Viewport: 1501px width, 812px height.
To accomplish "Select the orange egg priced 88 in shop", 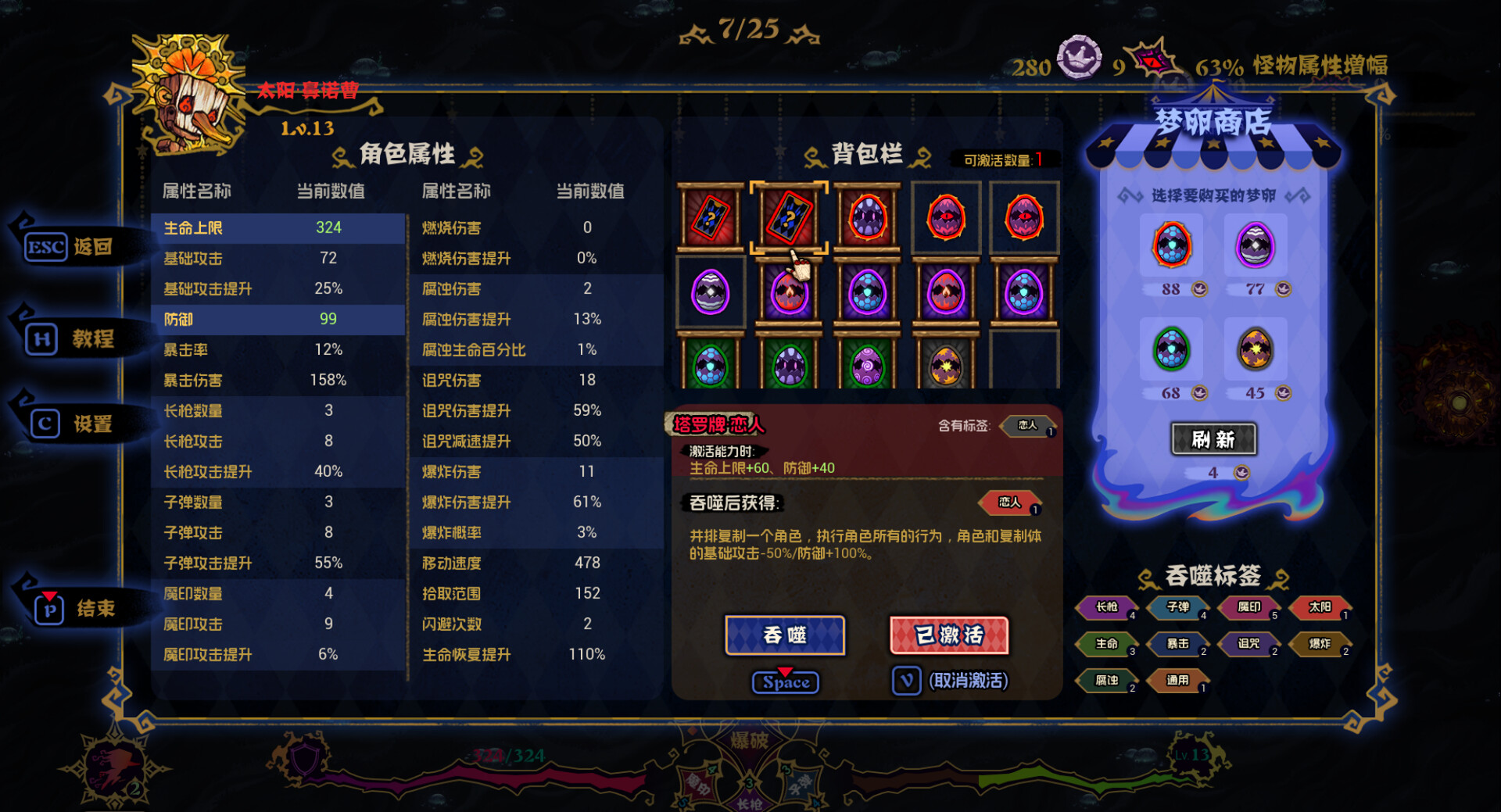I will [x=1172, y=246].
